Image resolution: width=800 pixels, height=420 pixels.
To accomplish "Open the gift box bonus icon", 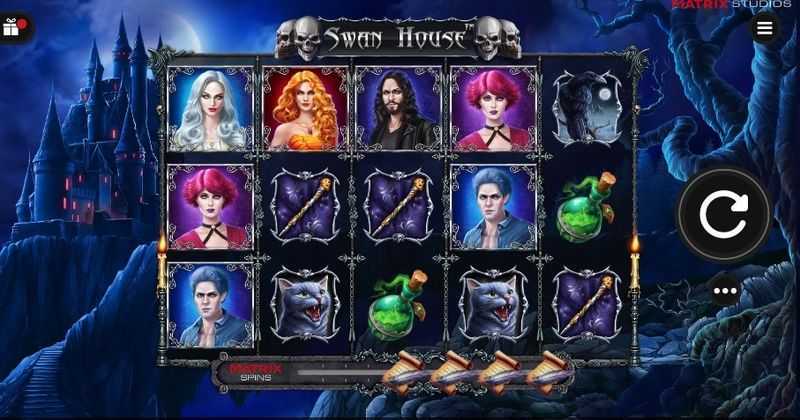I will [12, 28].
